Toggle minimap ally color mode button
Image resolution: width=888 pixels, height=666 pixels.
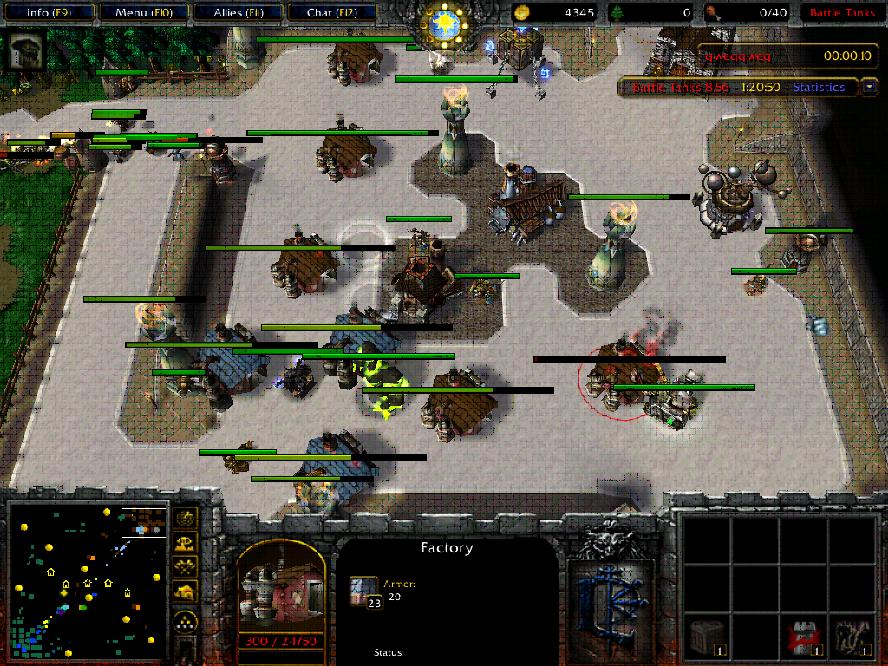185,567
